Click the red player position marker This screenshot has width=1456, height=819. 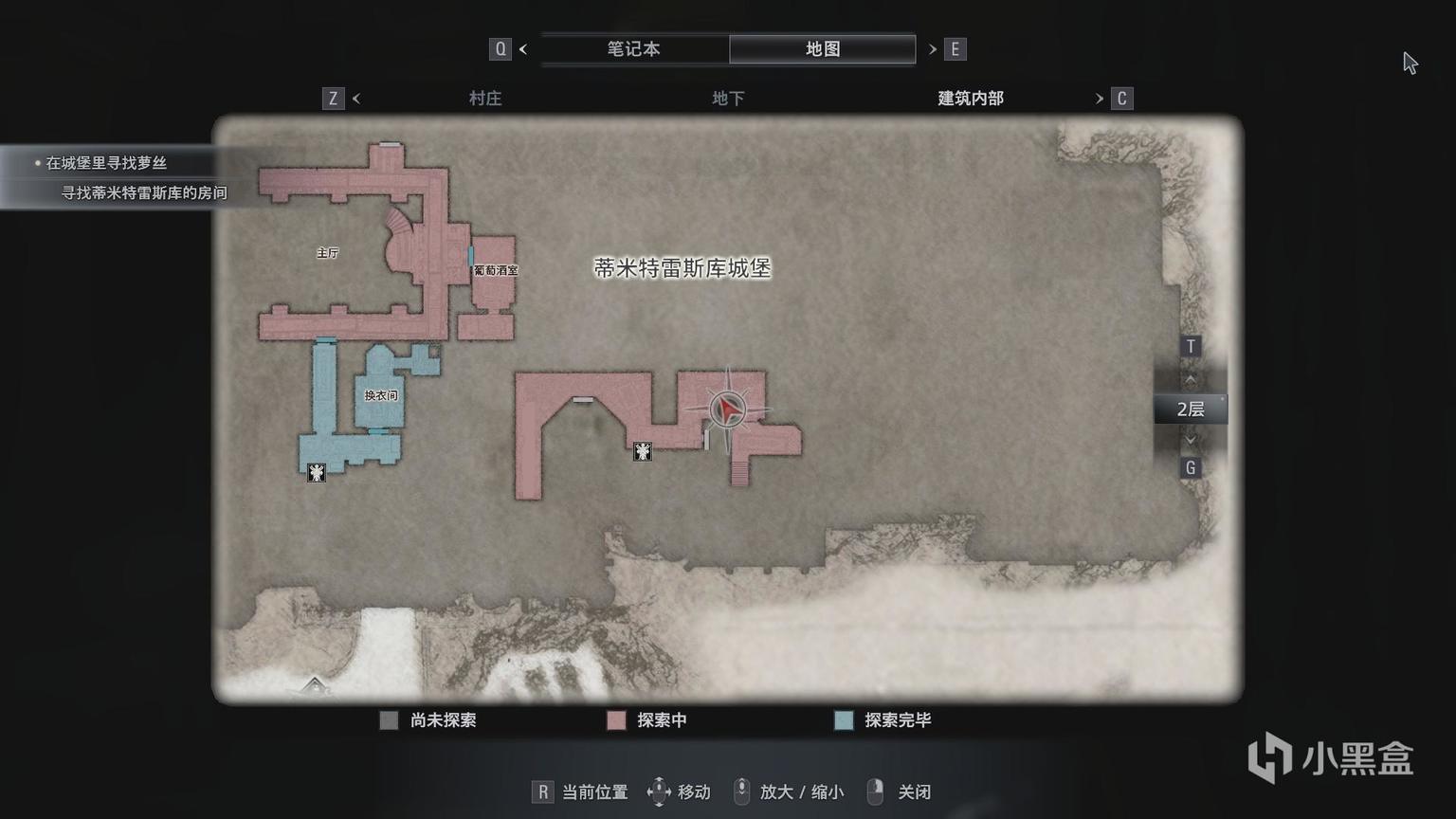coord(728,409)
